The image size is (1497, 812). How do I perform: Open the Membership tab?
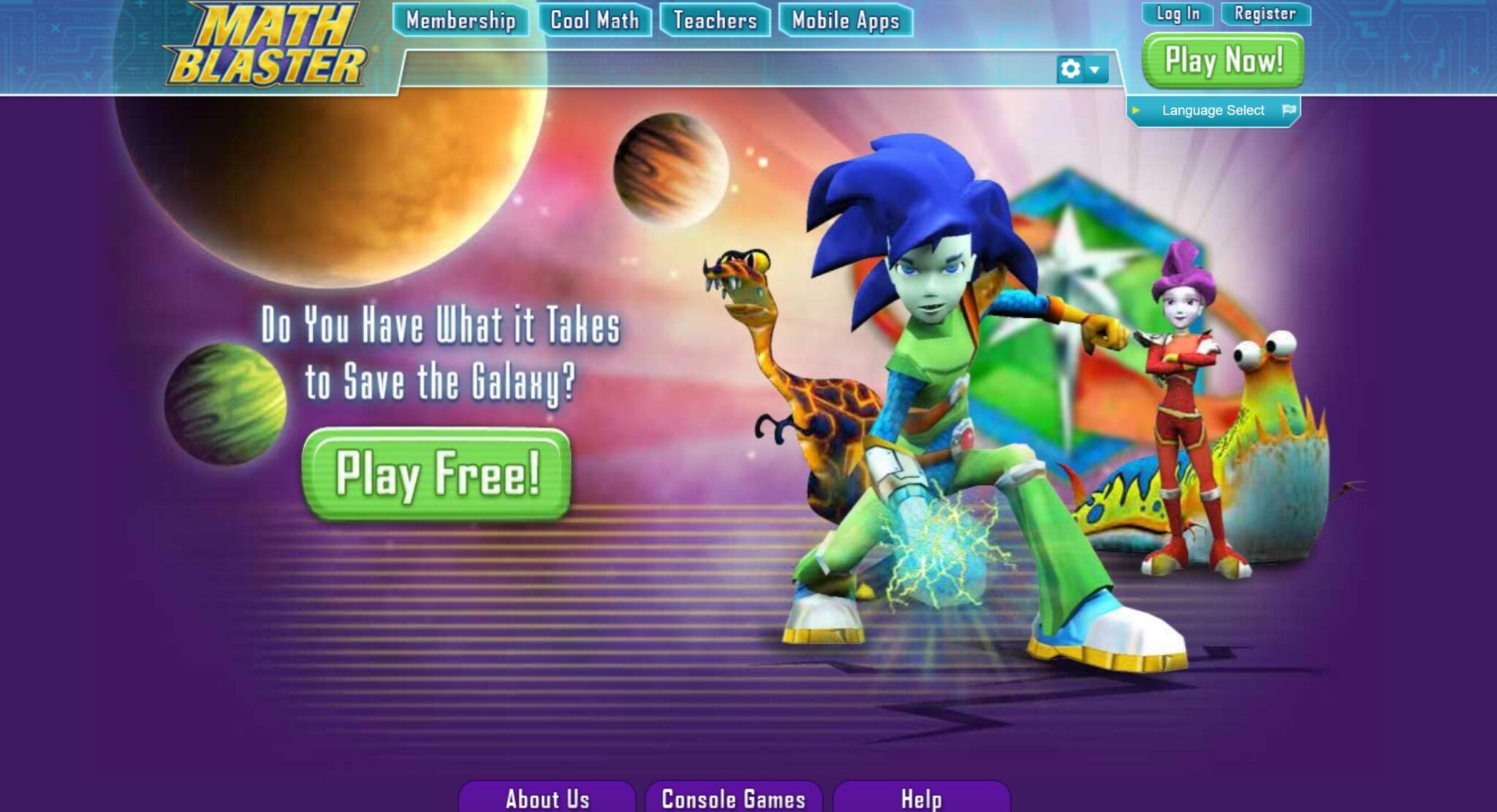pyautogui.click(x=461, y=20)
